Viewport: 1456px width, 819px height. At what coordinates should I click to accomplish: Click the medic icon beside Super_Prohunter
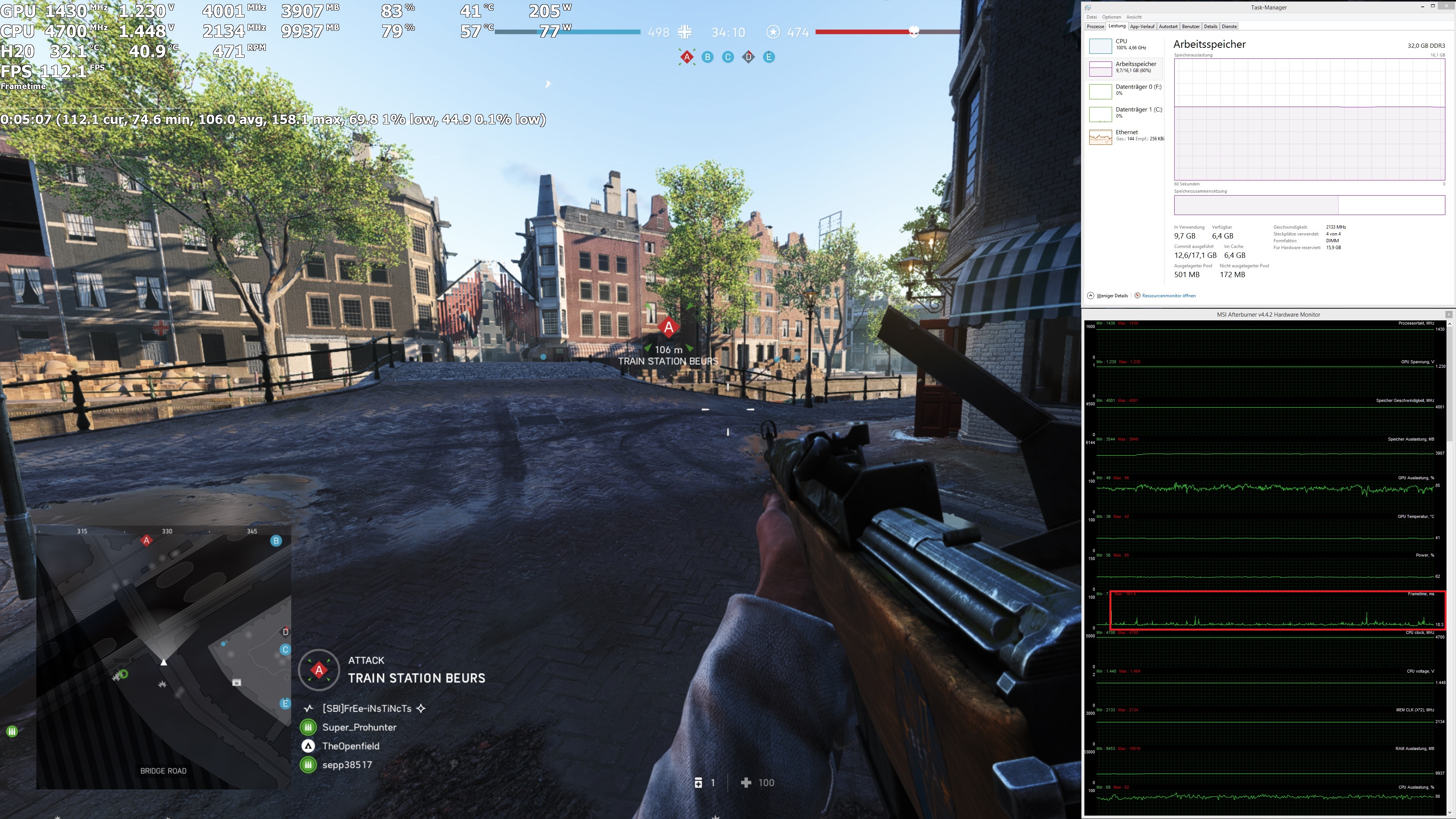(308, 727)
